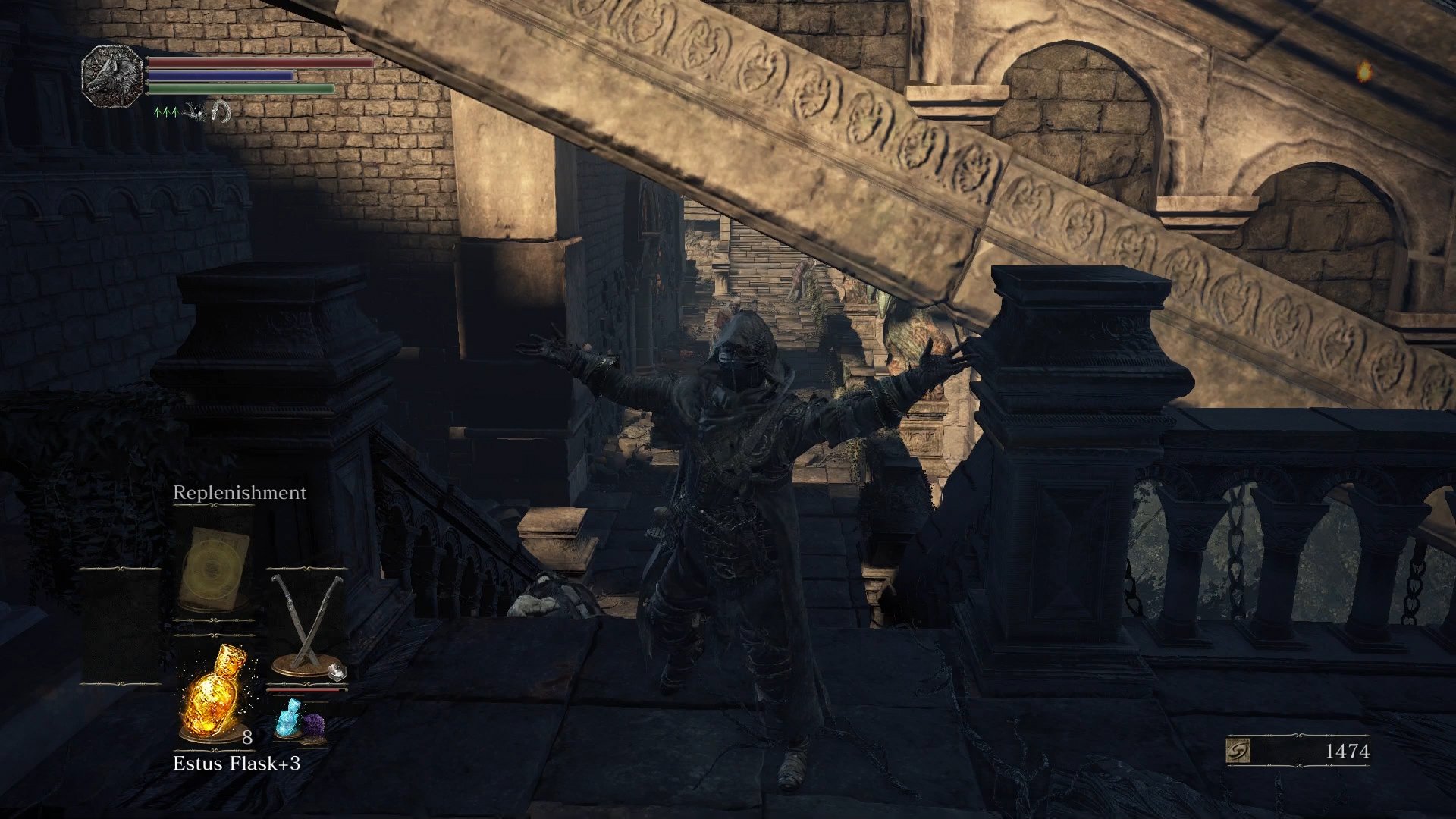The width and height of the screenshot is (1456, 819).
Task: Toggle the small white gem on the weapon slot
Action: (337, 673)
